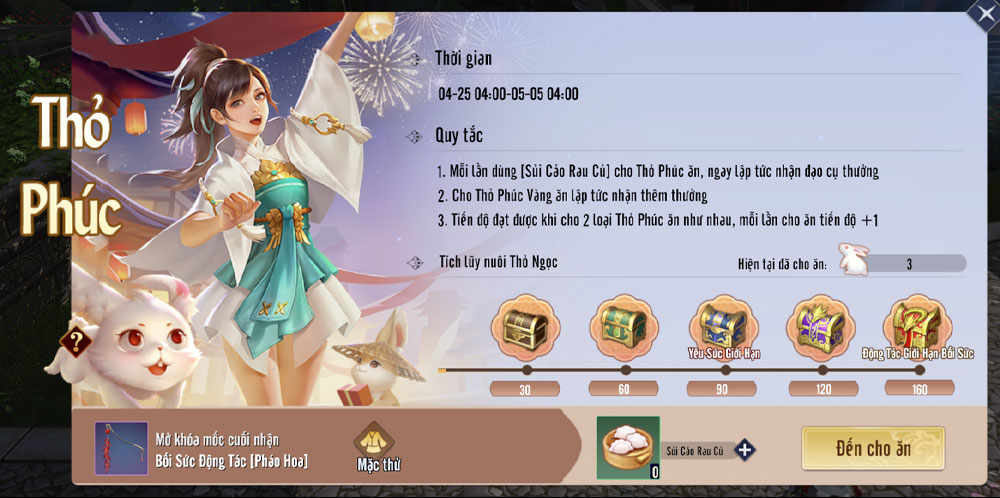Add more Sủi Cảo Rau Củ with plus
The width and height of the screenshot is (1000, 498).
pos(744,450)
